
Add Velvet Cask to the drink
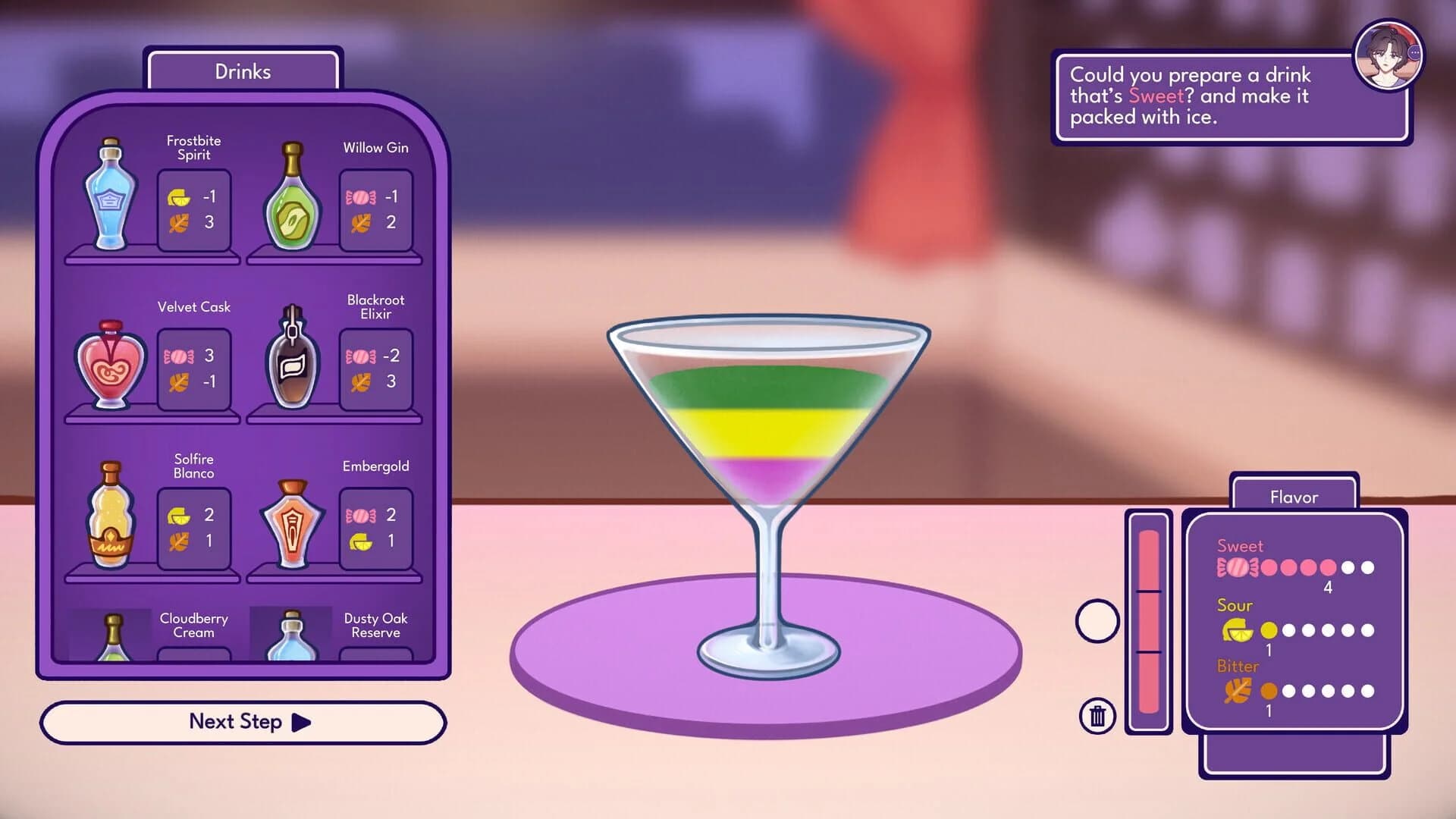[108, 364]
